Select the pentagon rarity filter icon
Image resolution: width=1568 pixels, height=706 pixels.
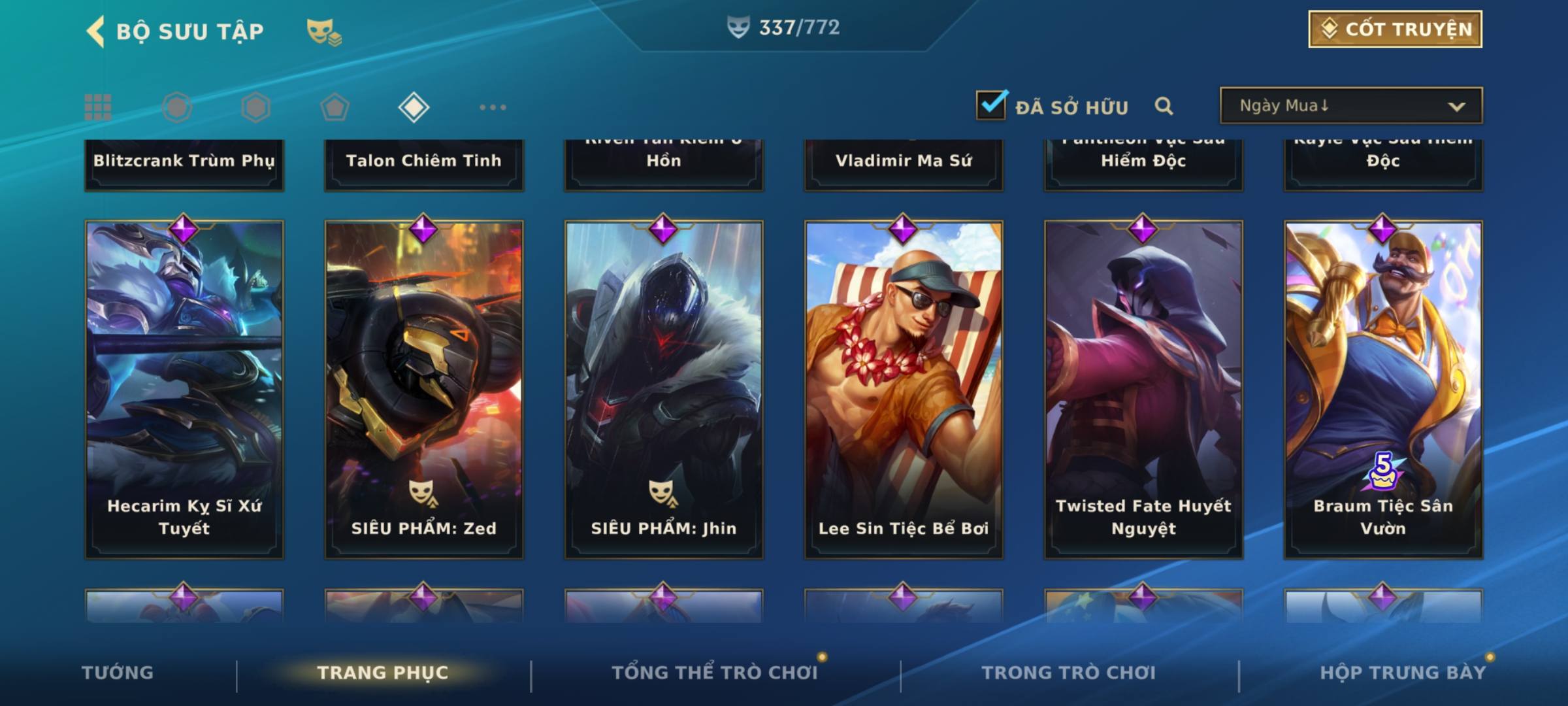coord(335,107)
